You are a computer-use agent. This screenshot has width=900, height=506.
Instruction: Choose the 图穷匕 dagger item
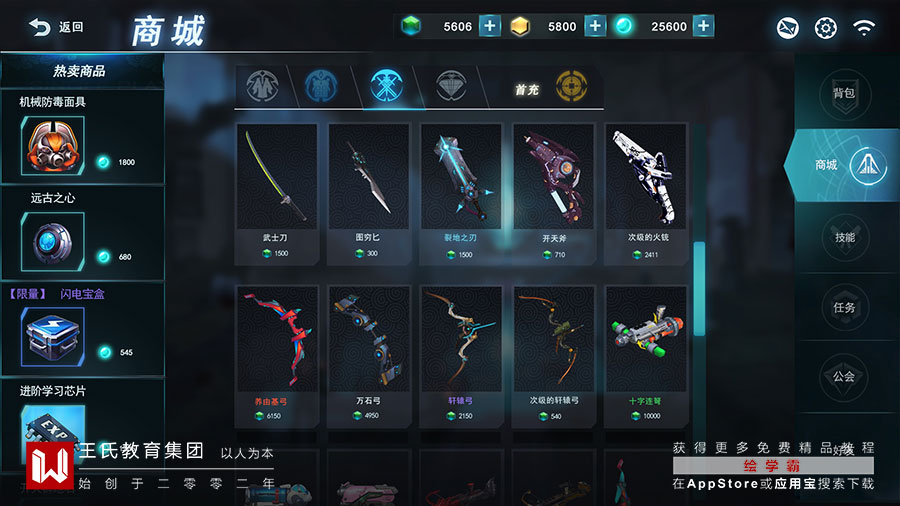point(368,192)
